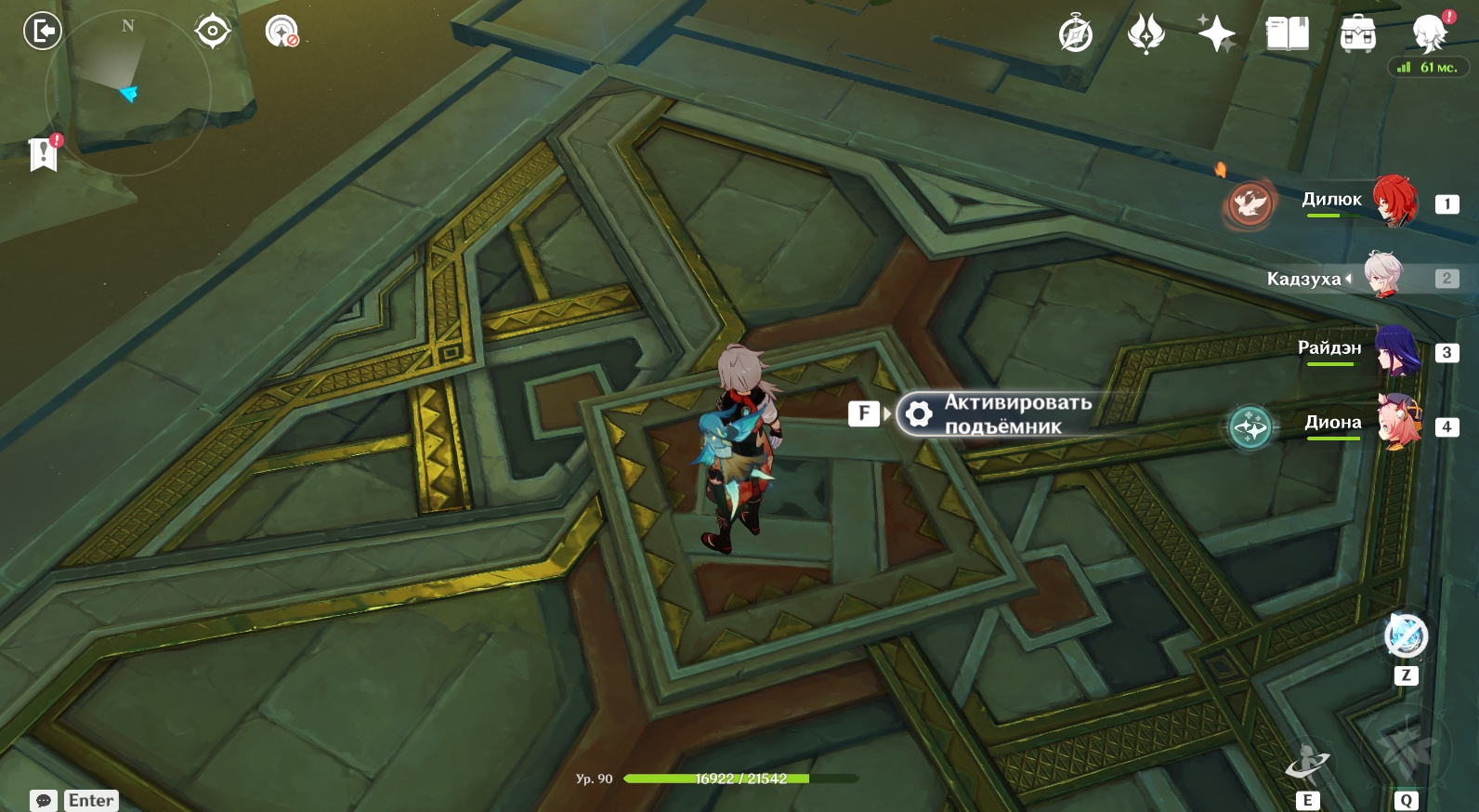
Task: Switch to Райдэн in the party
Action: pyautogui.click(x=1396, y=350)
